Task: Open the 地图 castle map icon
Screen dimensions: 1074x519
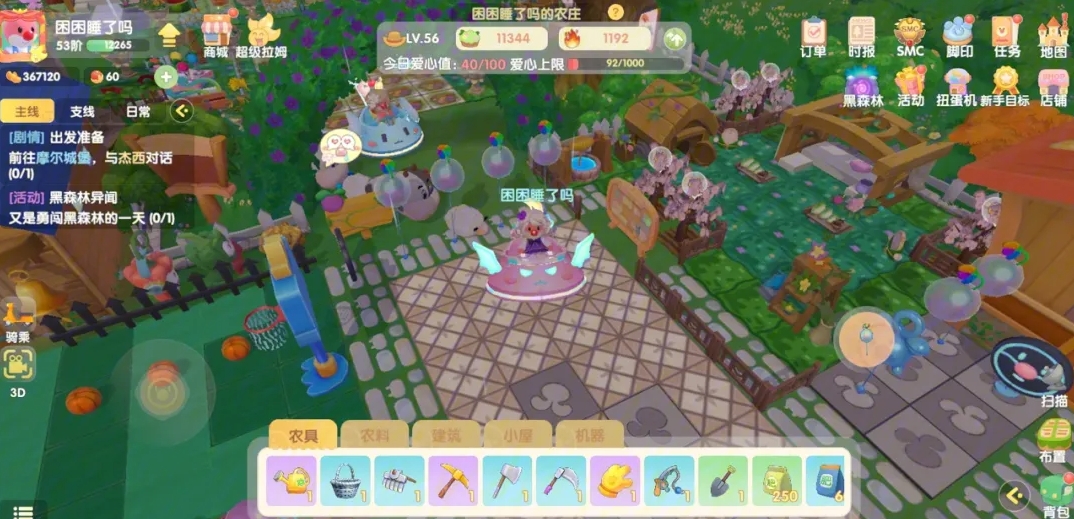Action: [1053, 35]
